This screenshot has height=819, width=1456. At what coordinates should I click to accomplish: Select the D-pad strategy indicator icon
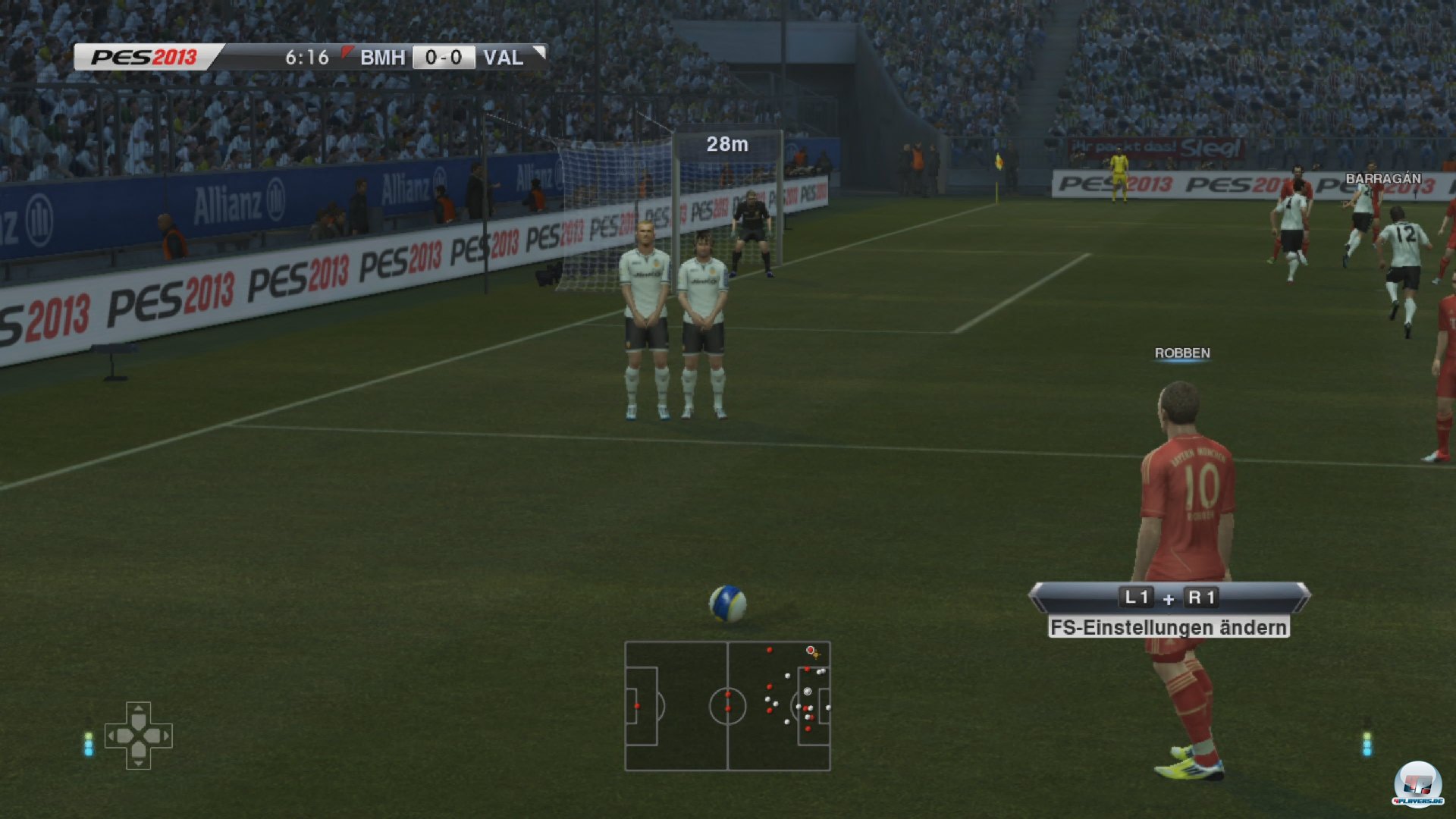(138, 735)
